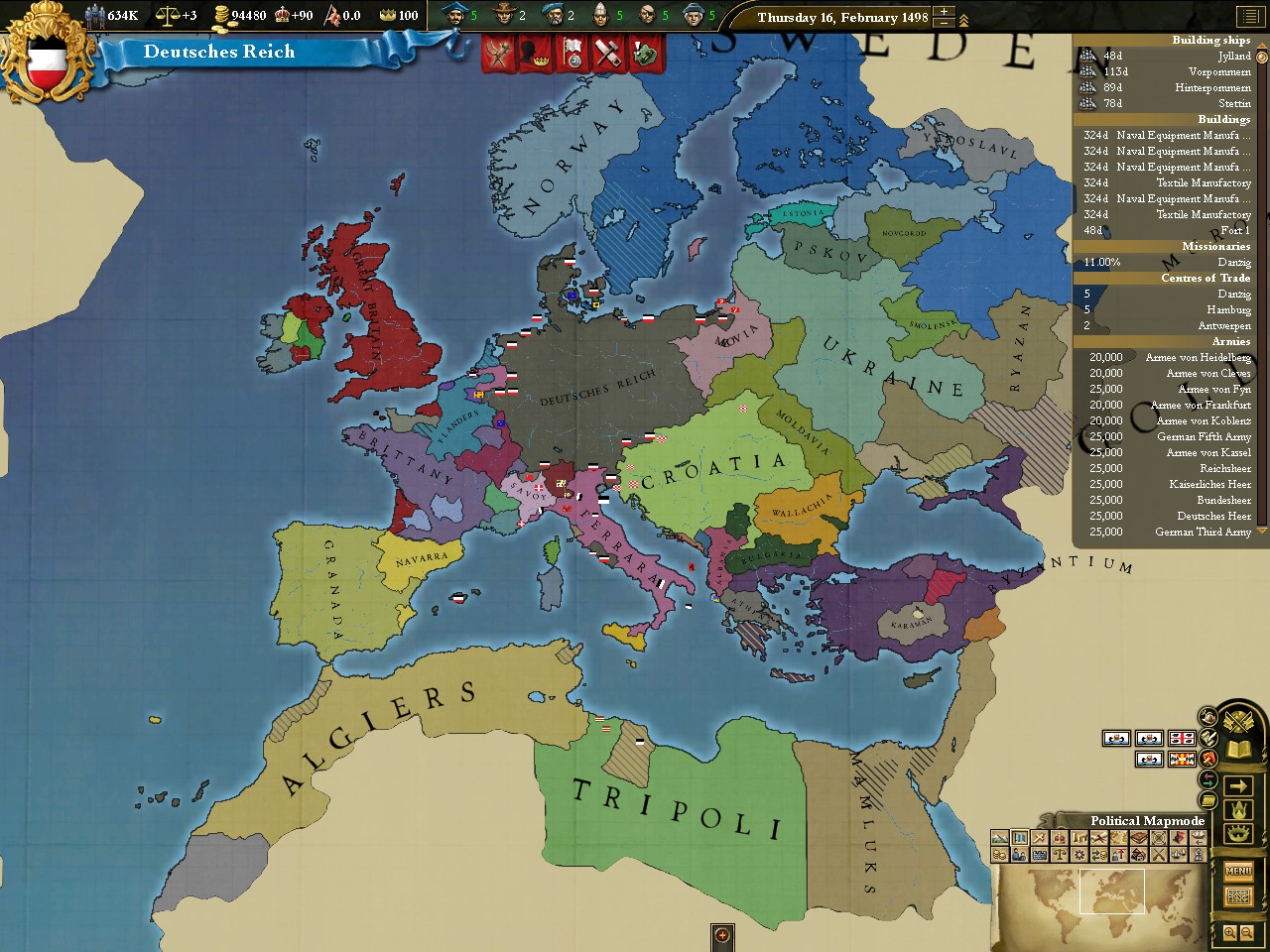Open Domestic Policy via crowned head banner
Viewport: 1270px width, 952px height.
pos(534,53)
